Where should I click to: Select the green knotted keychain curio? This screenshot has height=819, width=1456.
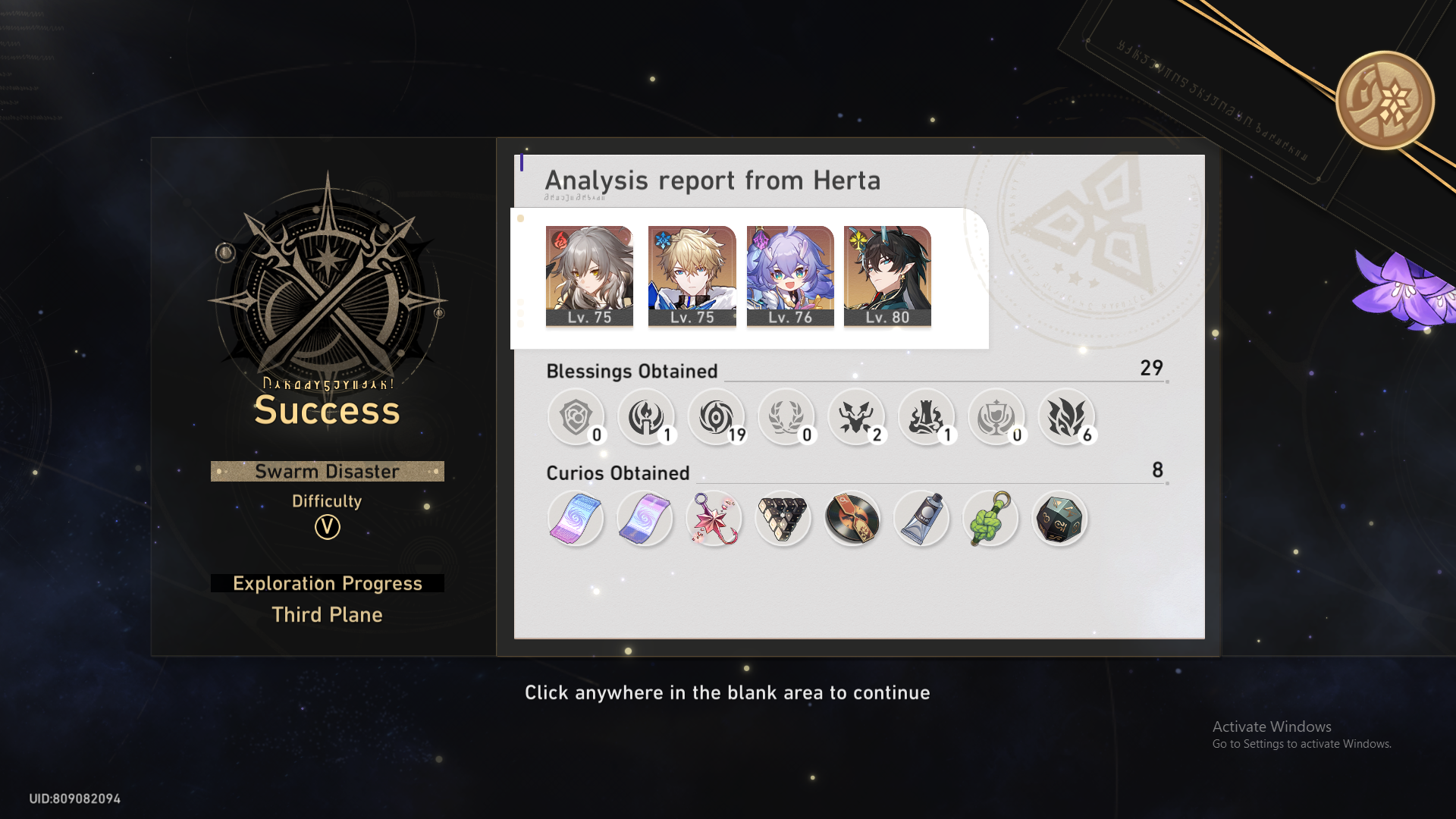(990, 518)
